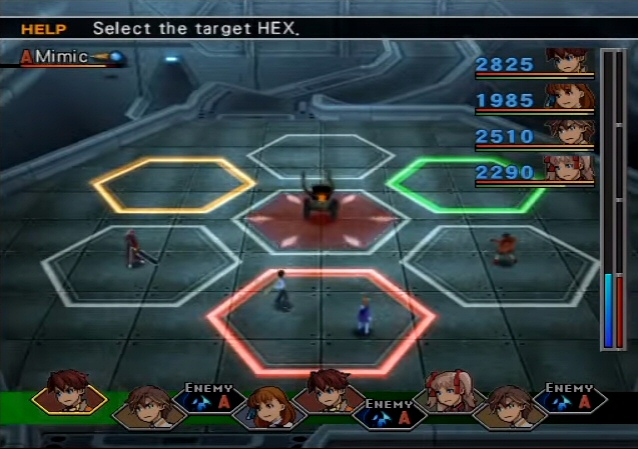
Task: Select the orange-outlined hex
Action: (173, 183)
